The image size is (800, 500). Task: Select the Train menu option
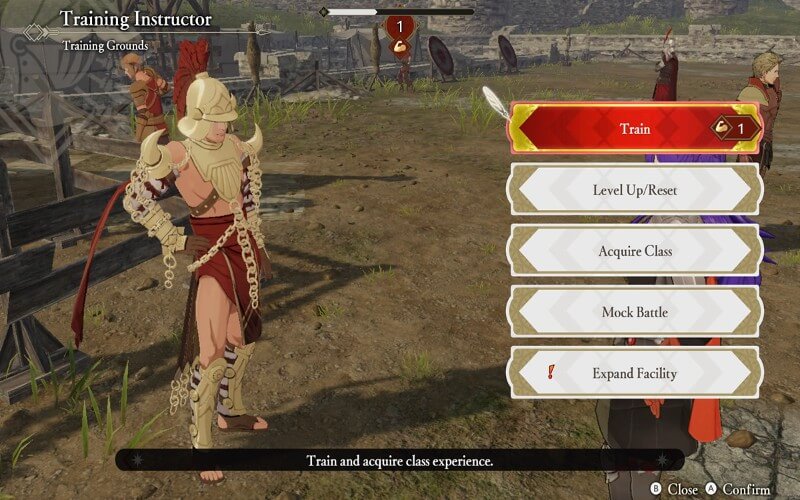click(x=635, y=128)
